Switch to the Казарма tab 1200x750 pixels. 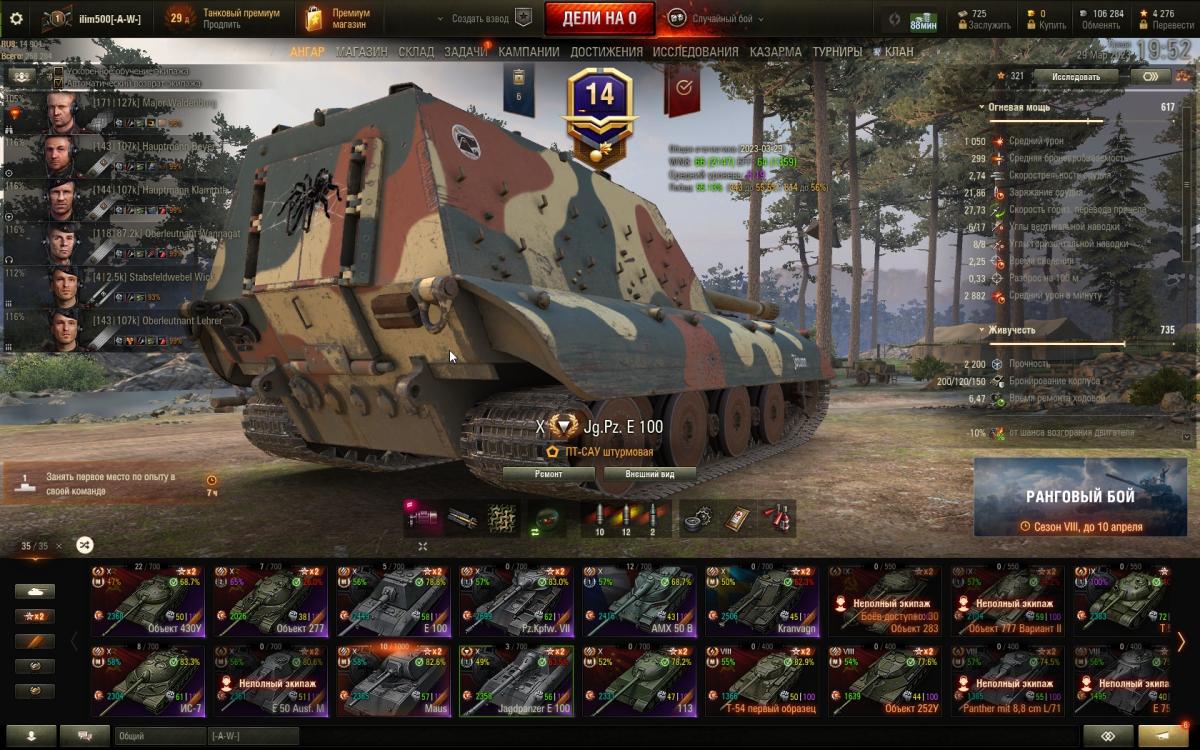click(x=775, y=52)
